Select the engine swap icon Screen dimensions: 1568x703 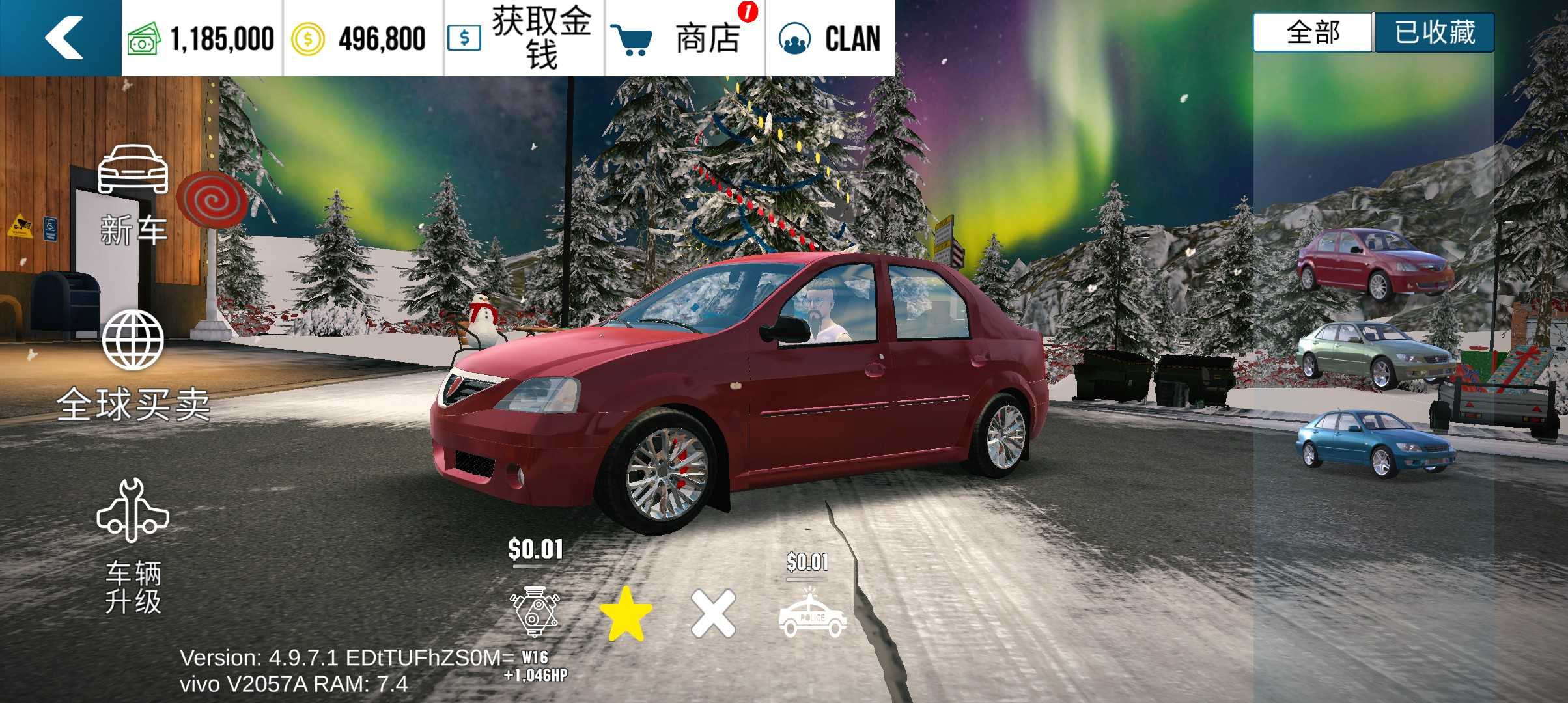pyautogui.click(x=535, y=612)
